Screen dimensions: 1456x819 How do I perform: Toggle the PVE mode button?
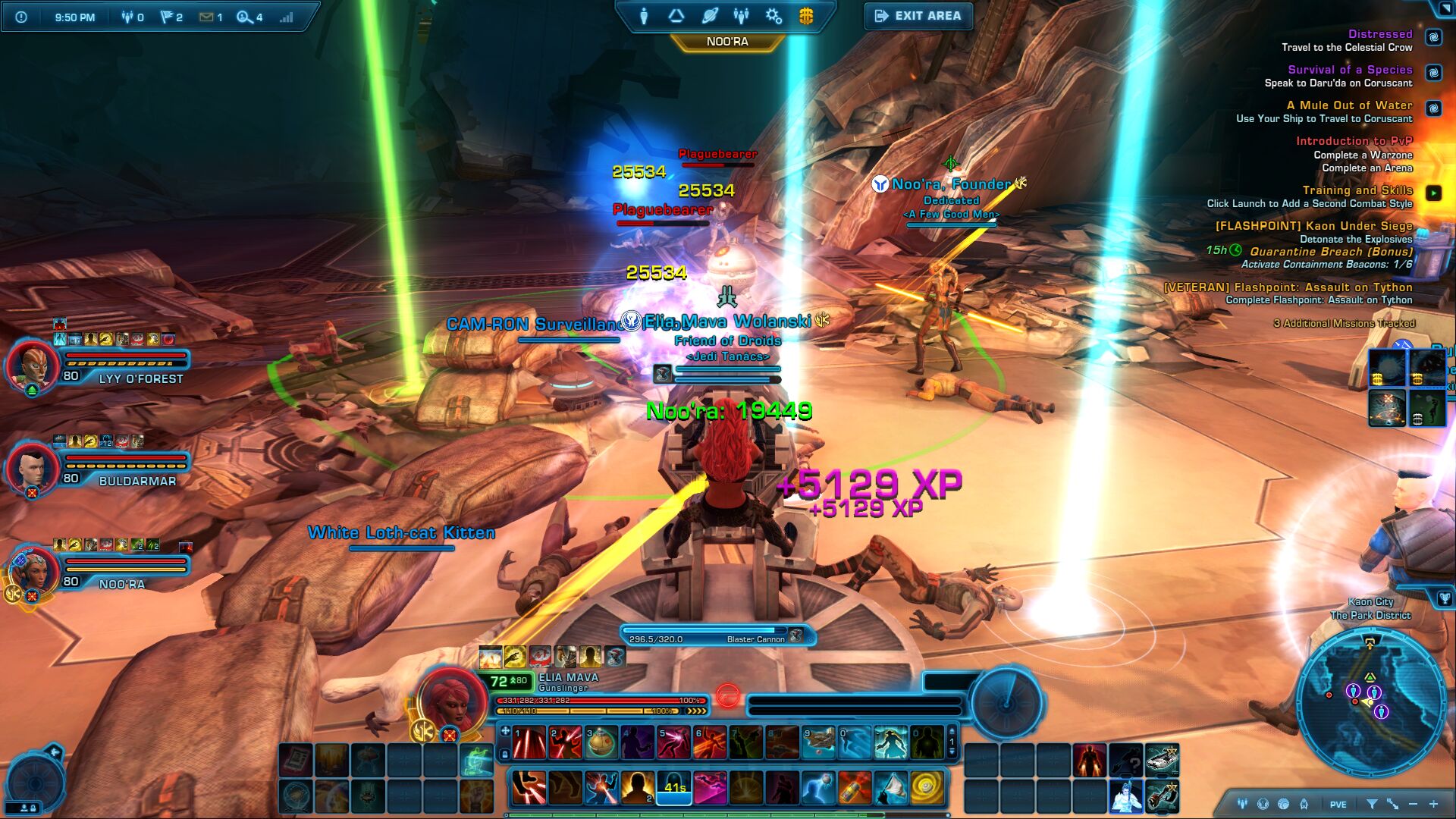pos(1338,805)
